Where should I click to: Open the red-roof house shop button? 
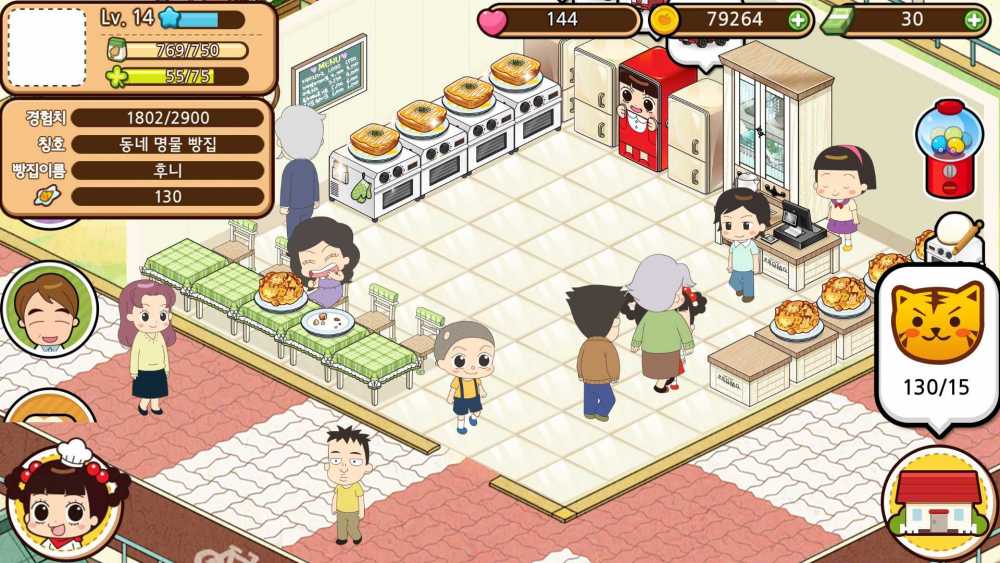(937, 502)
